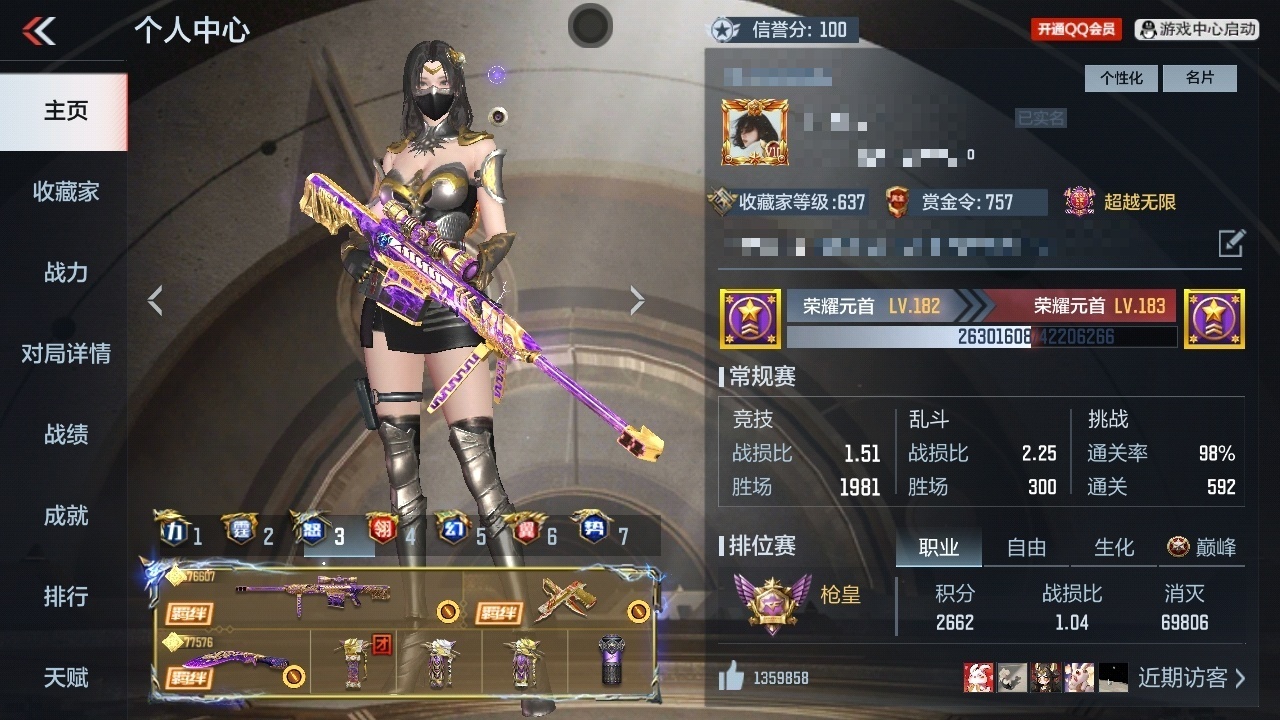This screenshot has width=1280, height=720.
Task: Show the 战绩 record page
Action: [x=65, y=434]
